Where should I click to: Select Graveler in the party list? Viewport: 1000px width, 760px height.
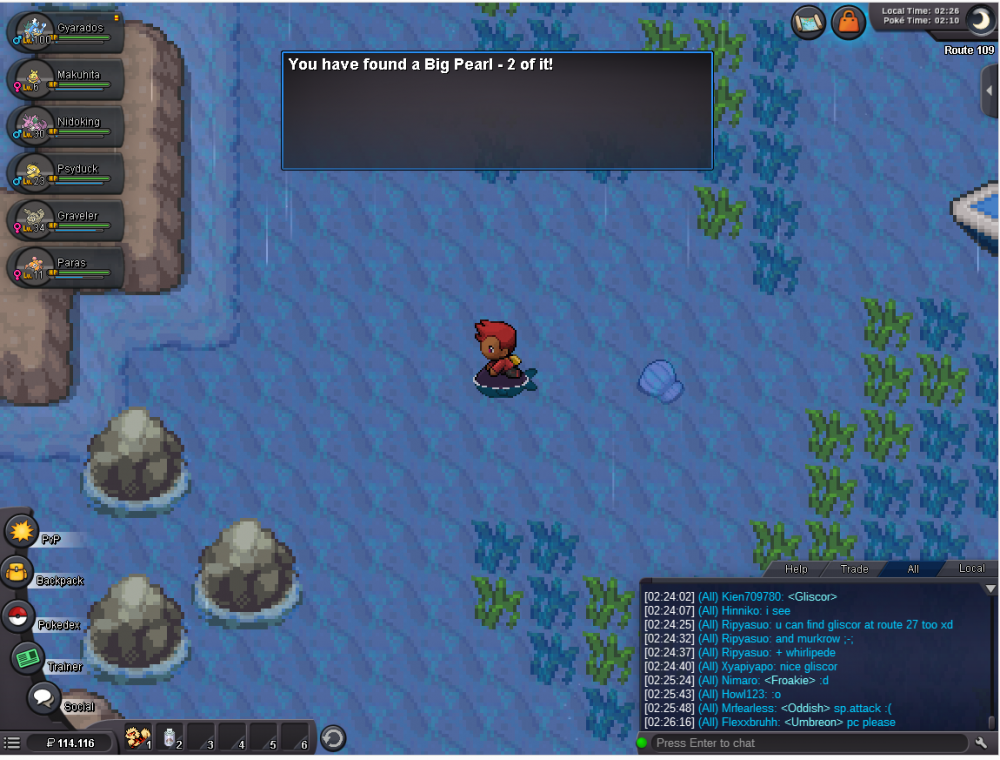pos(66,221)
